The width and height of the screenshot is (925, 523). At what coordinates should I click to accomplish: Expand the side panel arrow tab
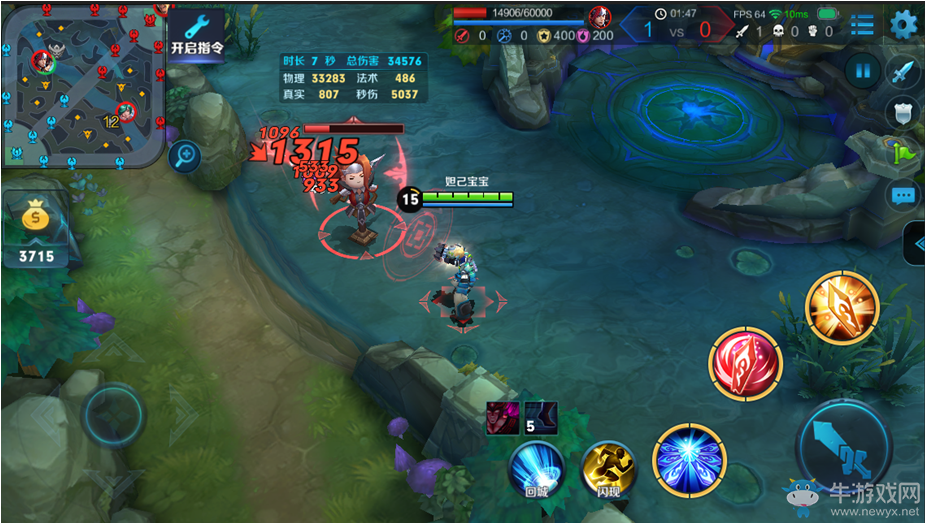pyautogui.click(x=914, y=243)
